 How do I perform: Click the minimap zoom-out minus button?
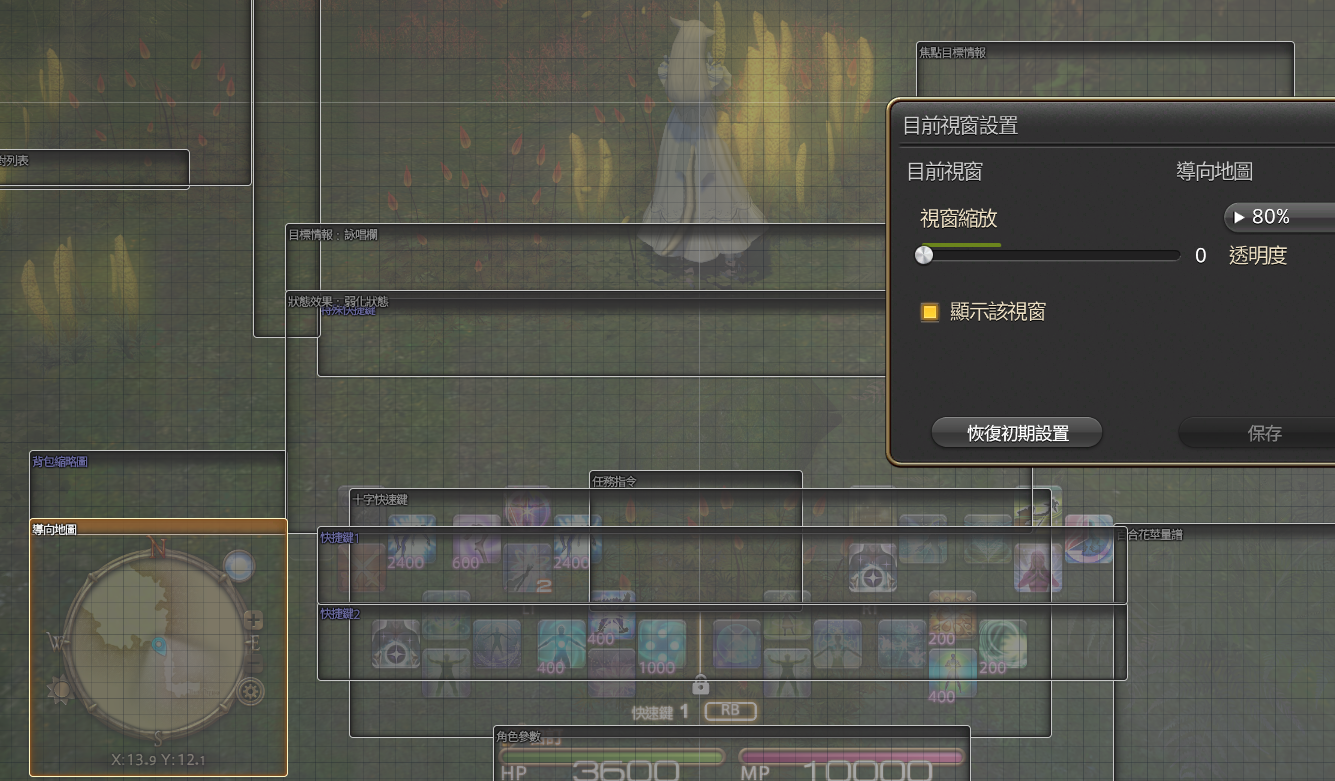[x=254, y=665]
